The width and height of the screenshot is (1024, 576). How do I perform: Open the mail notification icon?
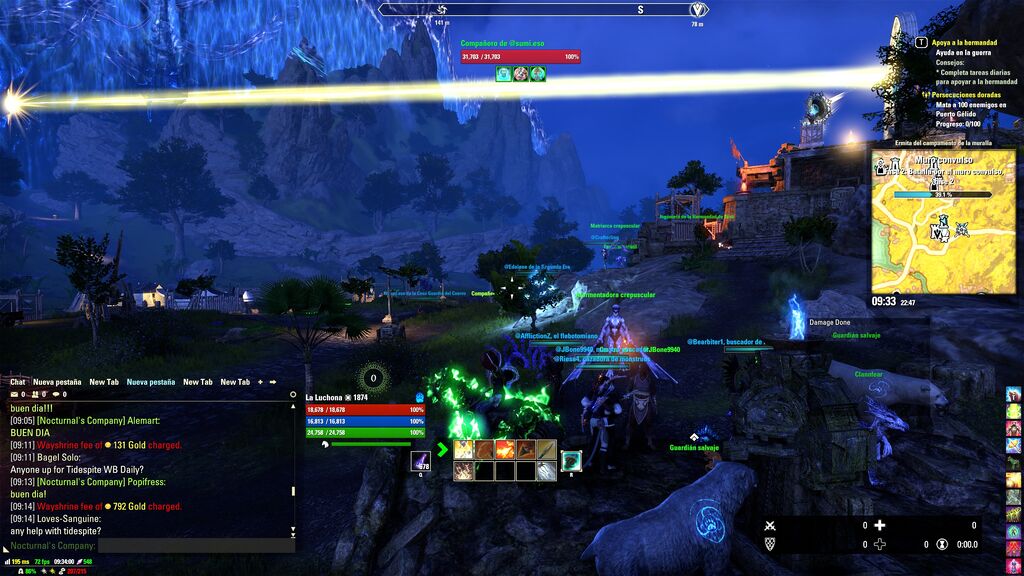14,395
